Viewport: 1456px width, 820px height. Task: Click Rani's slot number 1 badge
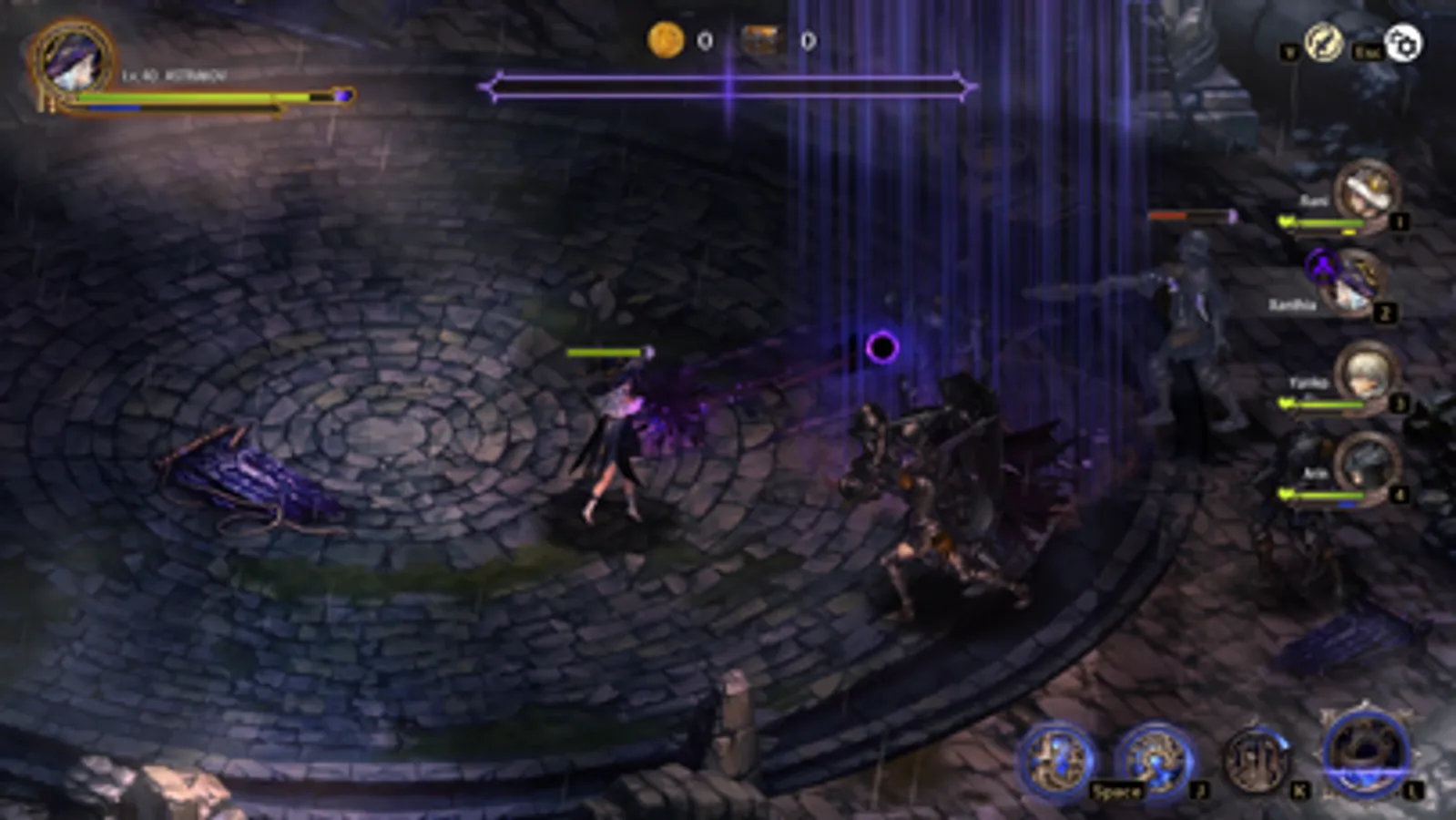(1400, 220)
